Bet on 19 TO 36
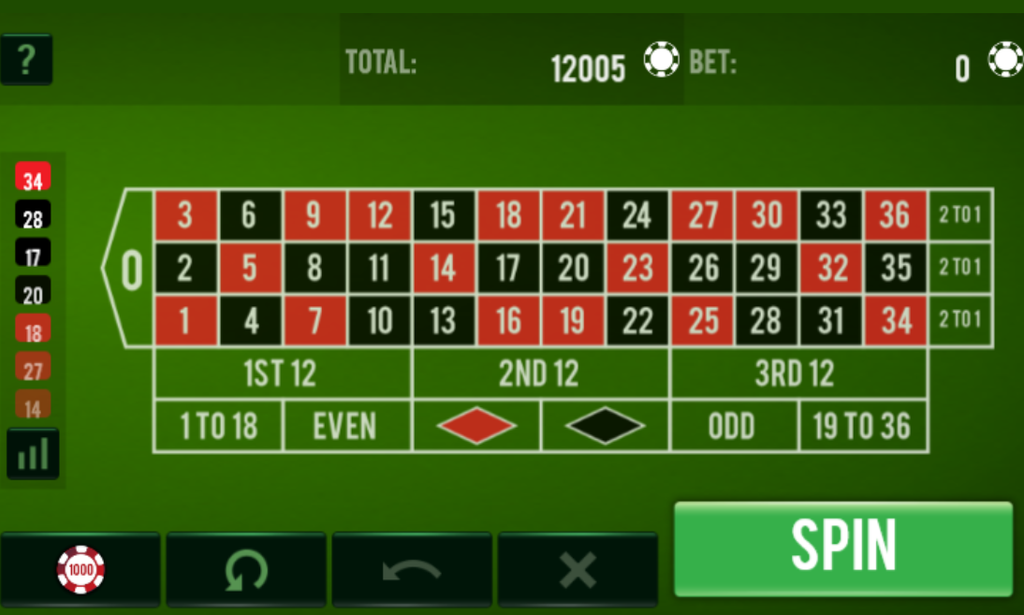The width and height of the screenshot is (1024, 615). 862,427
